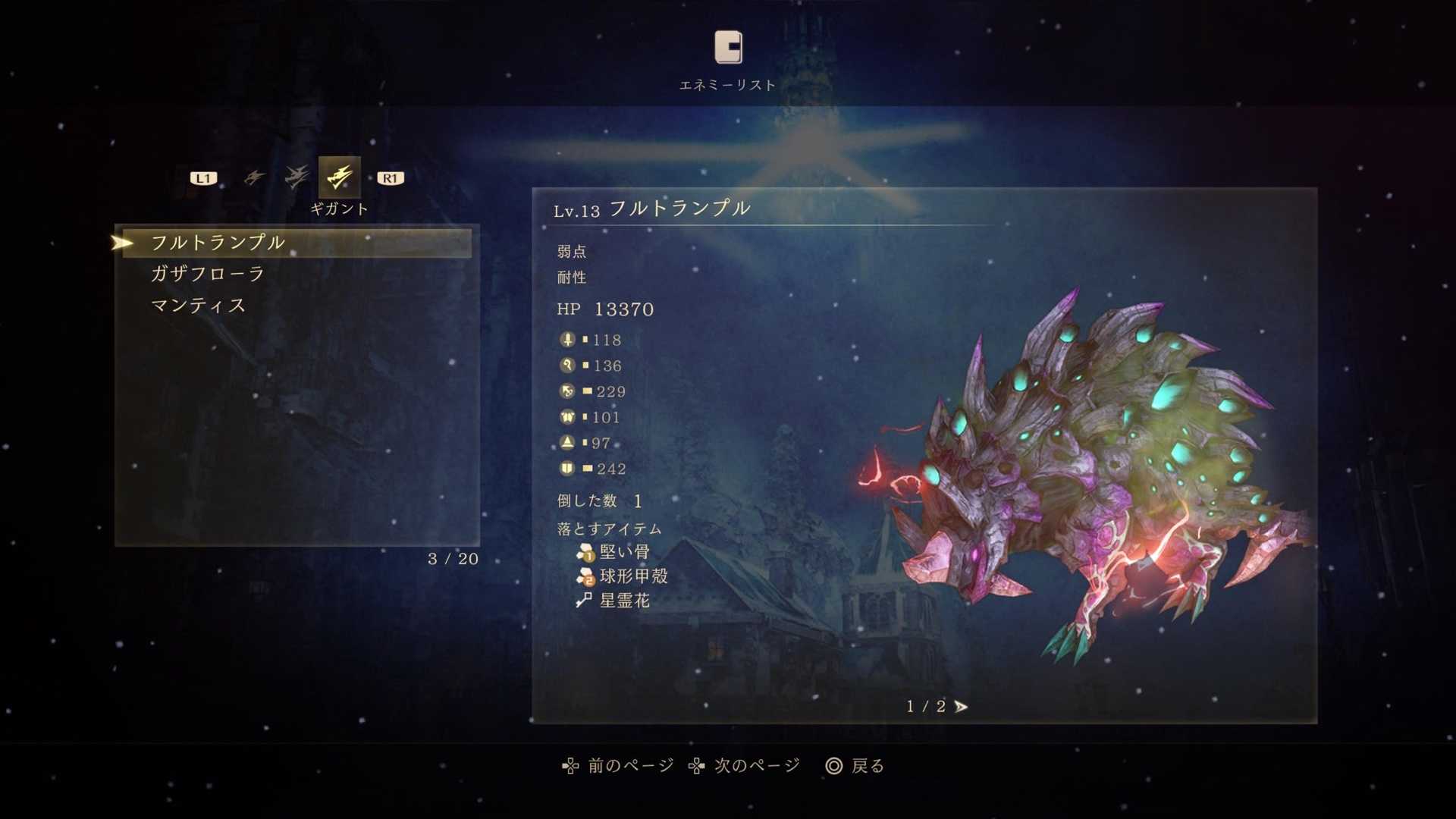Switch to the ギガント category tab

click(x=339, y=177)
